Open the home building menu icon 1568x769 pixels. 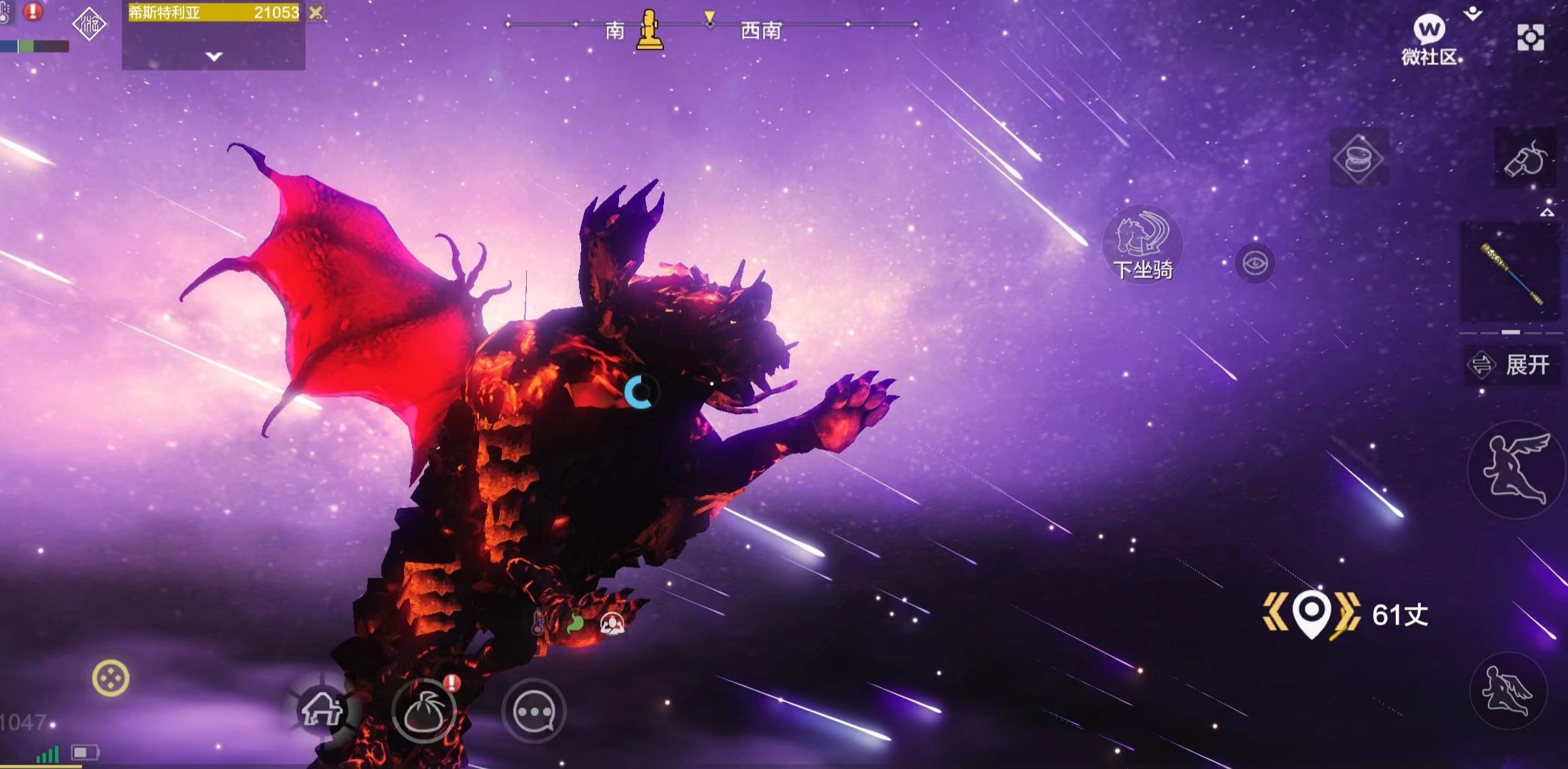coord(322,709)
